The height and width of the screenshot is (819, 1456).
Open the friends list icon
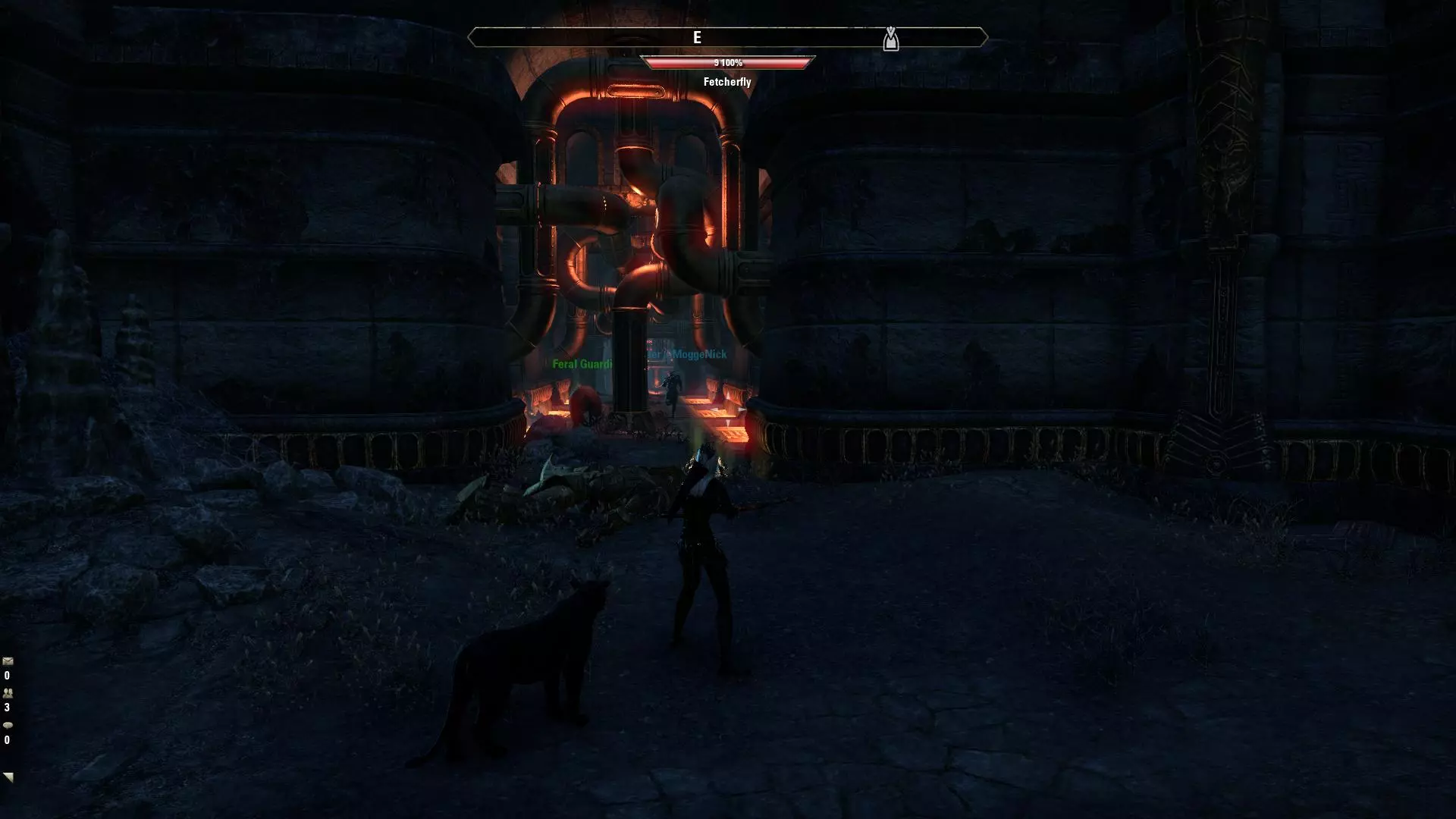click(8, 693)
